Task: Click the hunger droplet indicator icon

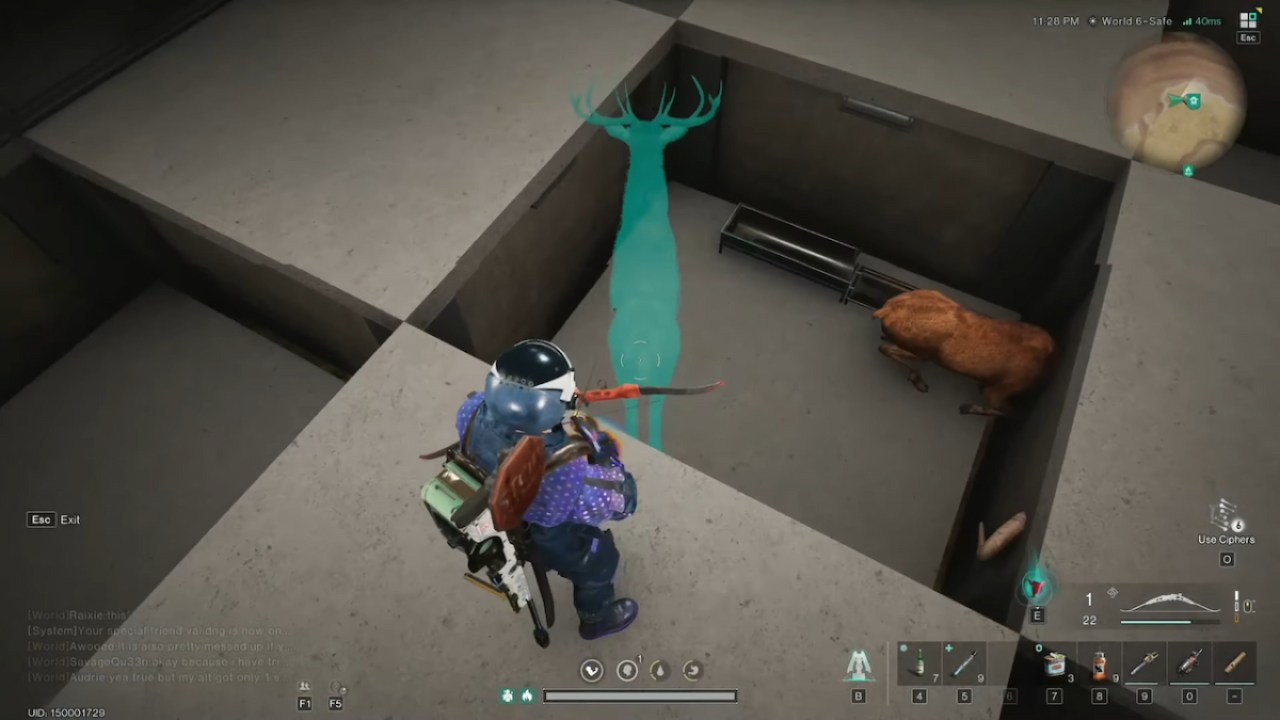Action: click(x=660, y=670)
